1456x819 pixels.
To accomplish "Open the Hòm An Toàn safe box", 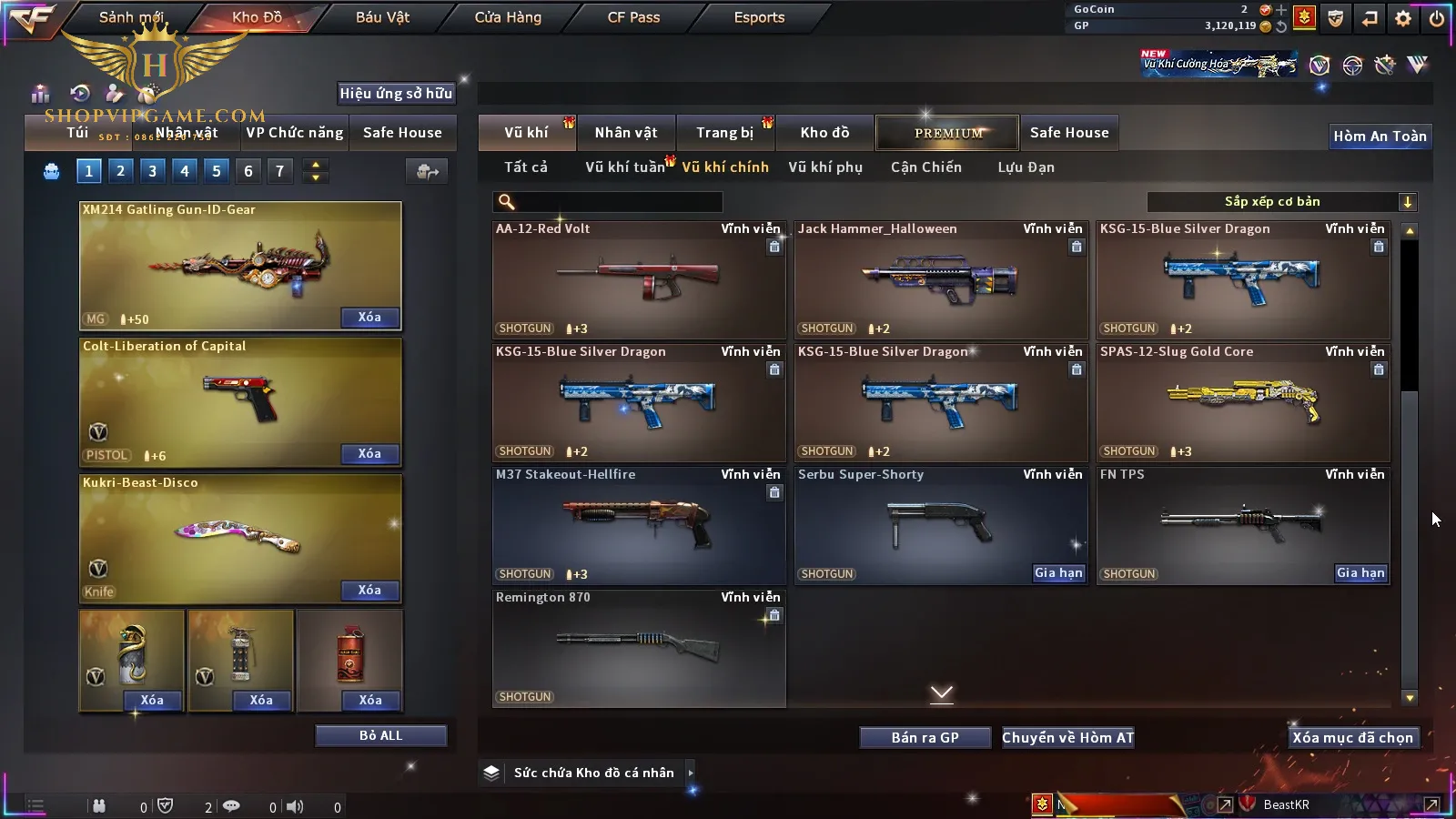I will click(x=1380, y=136).
